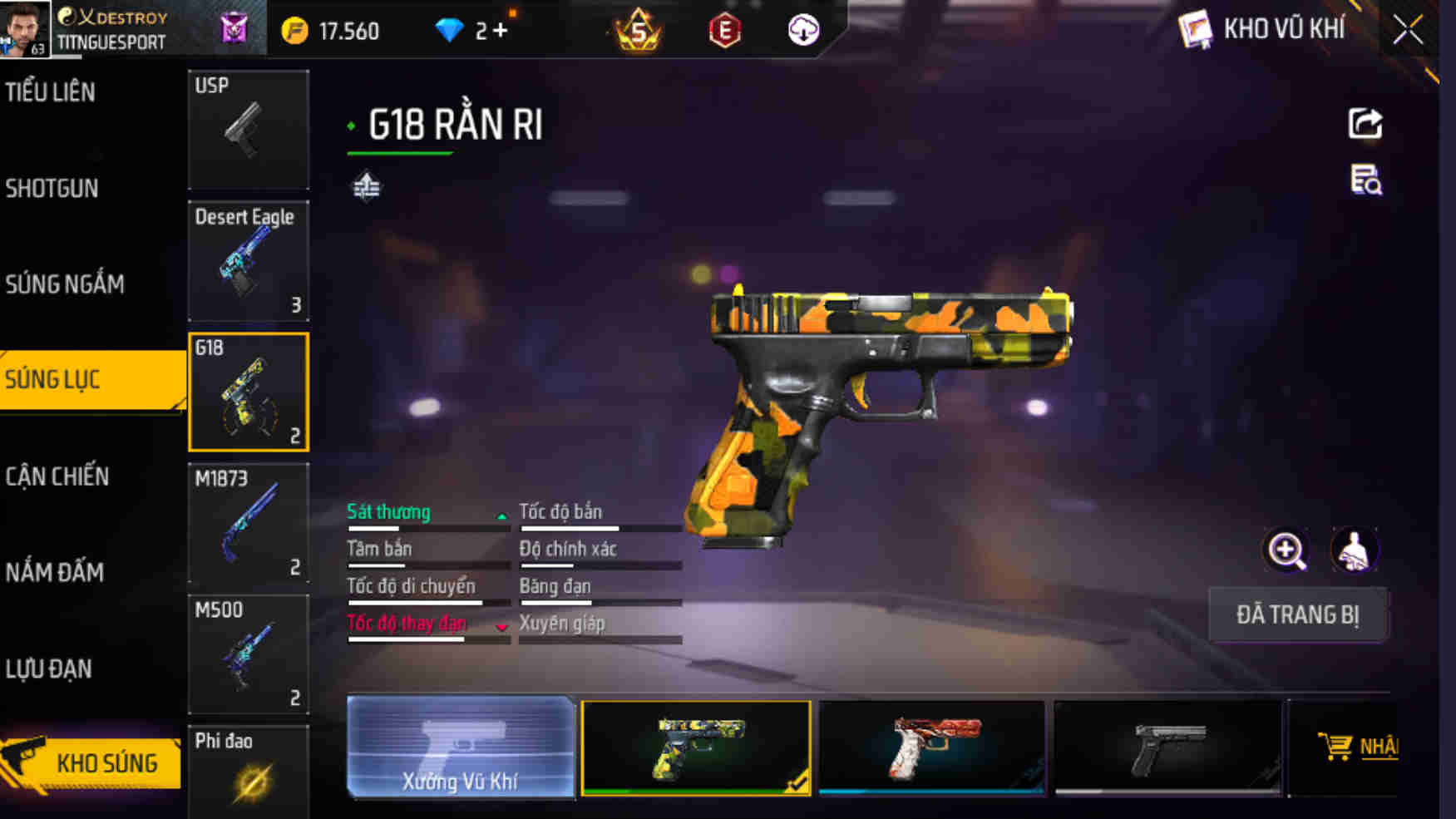Click the shopping cart icon on NHẬN button
The height and width of the screenshot is (819, 1456).
(x=1336, y=747)
